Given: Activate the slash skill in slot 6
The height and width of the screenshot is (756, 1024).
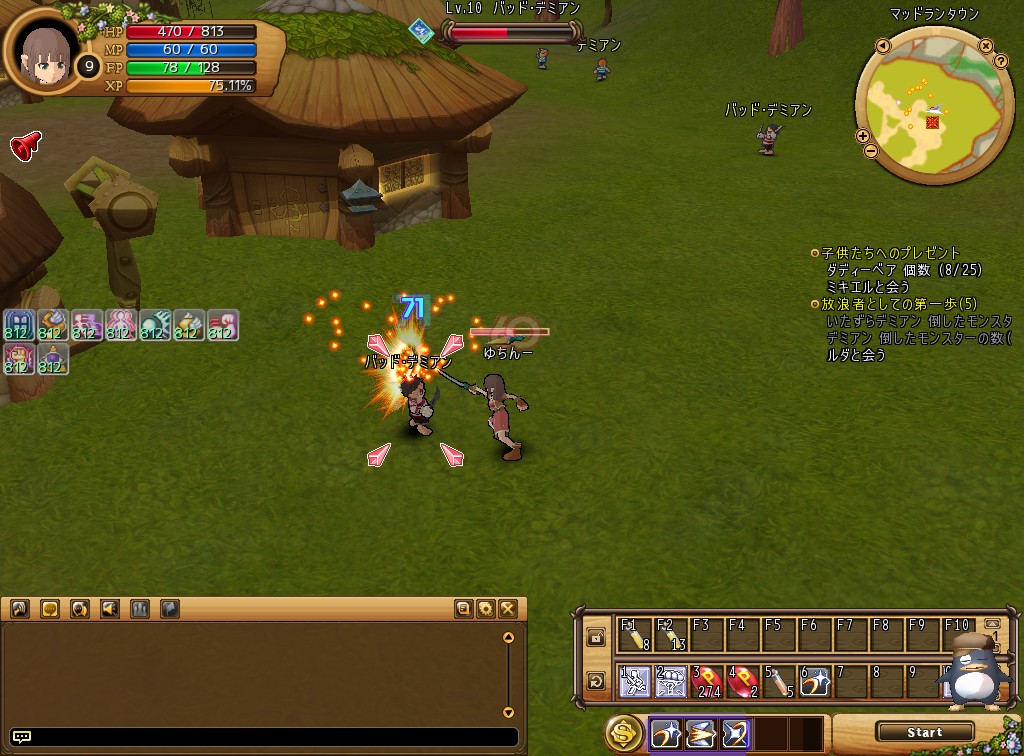Looking at the screenshot, I should click(x=815, y=682).
